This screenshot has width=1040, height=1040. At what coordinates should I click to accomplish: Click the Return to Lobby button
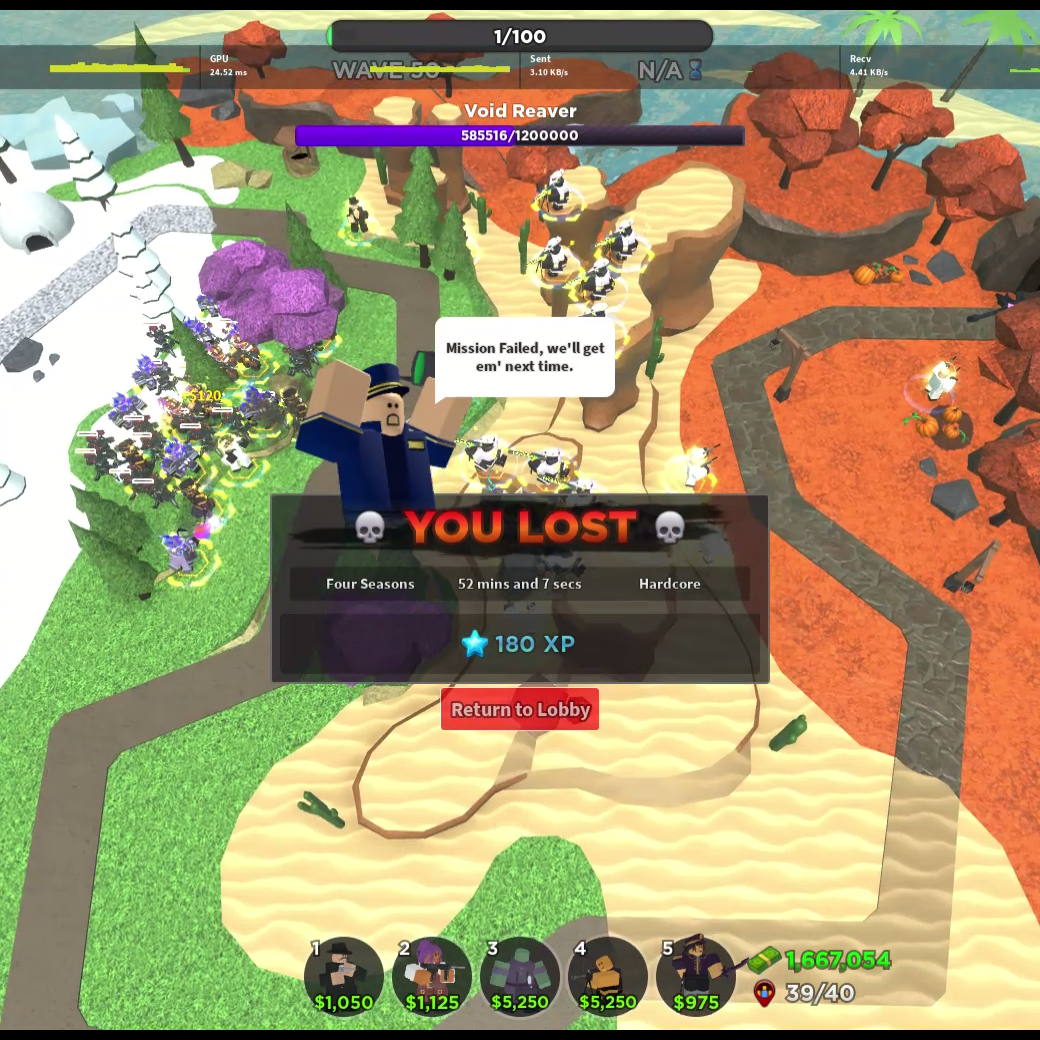pos(520,709)
